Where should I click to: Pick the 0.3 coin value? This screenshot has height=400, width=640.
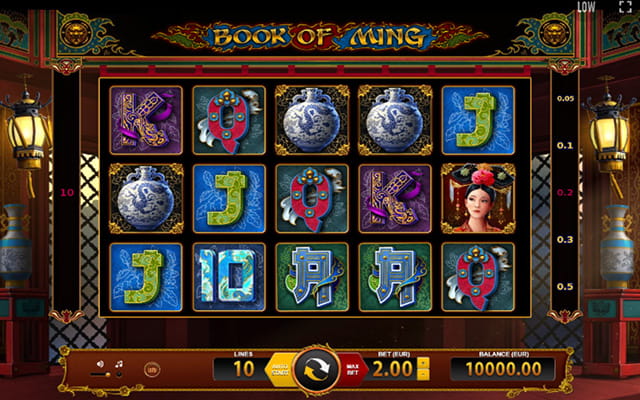click(565, 240)
